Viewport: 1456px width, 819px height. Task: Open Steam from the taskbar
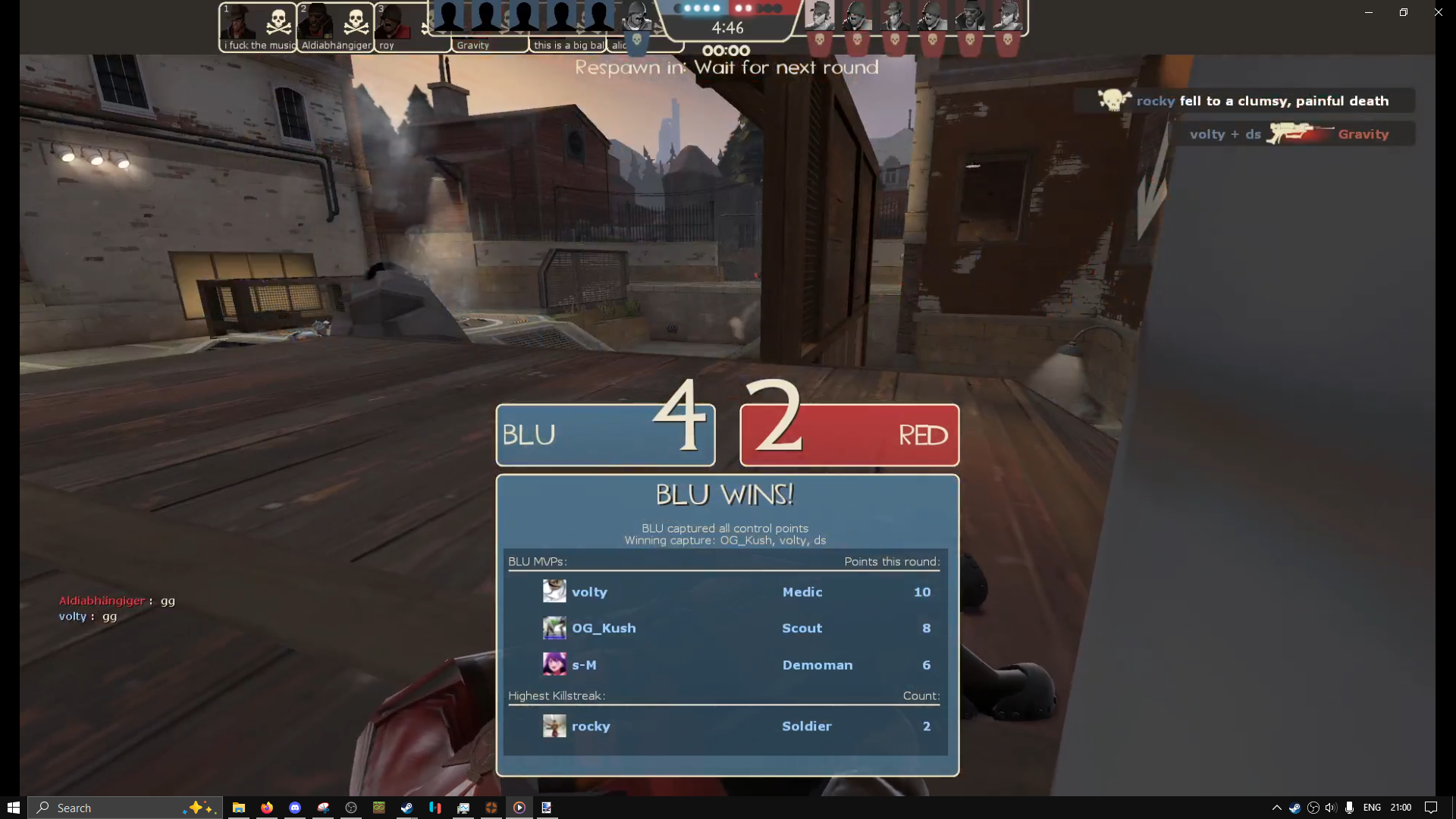point(407,808)
